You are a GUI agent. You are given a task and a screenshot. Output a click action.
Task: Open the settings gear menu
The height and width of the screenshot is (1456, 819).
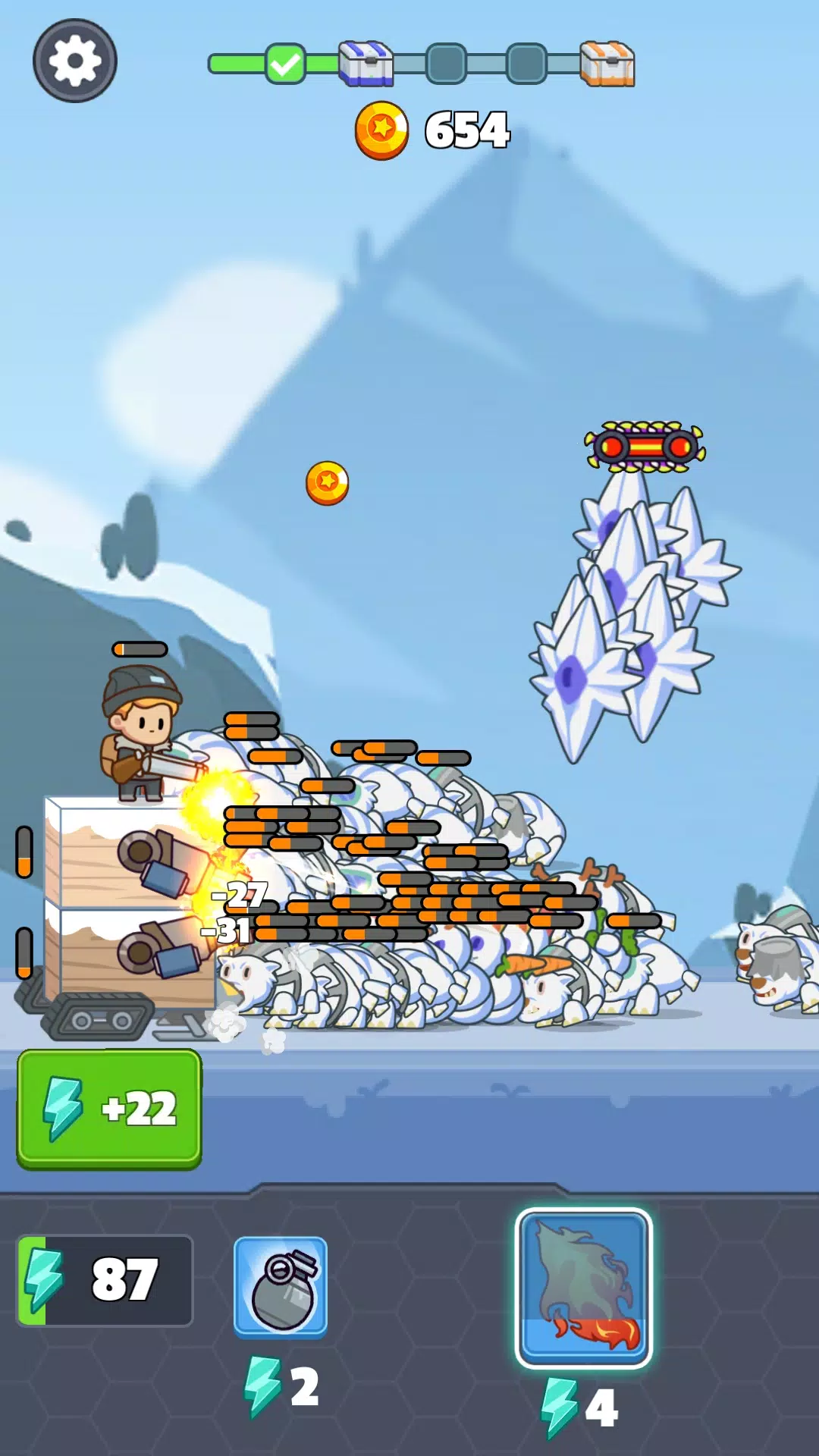pos(74,61)
